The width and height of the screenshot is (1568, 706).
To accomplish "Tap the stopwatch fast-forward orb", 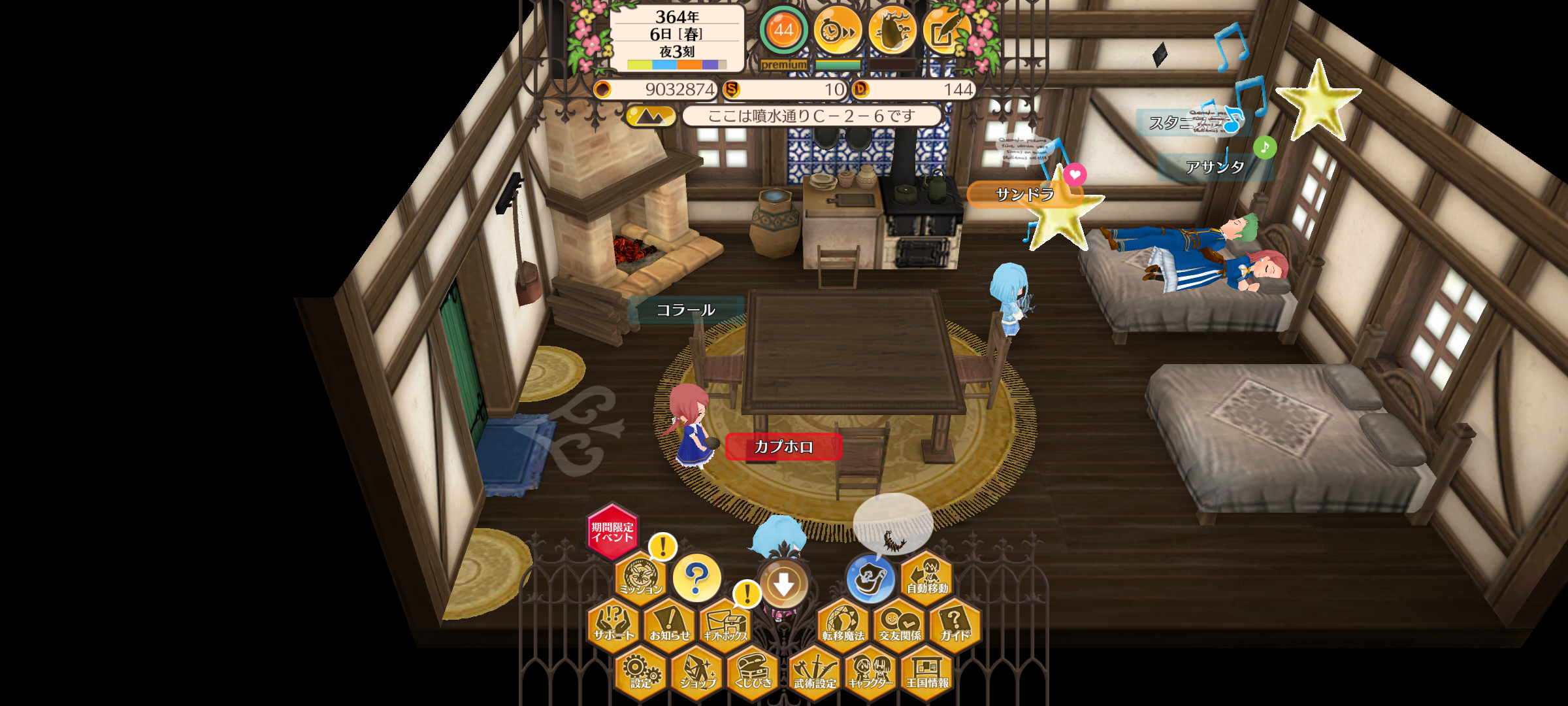I will [x=838, y=30].
